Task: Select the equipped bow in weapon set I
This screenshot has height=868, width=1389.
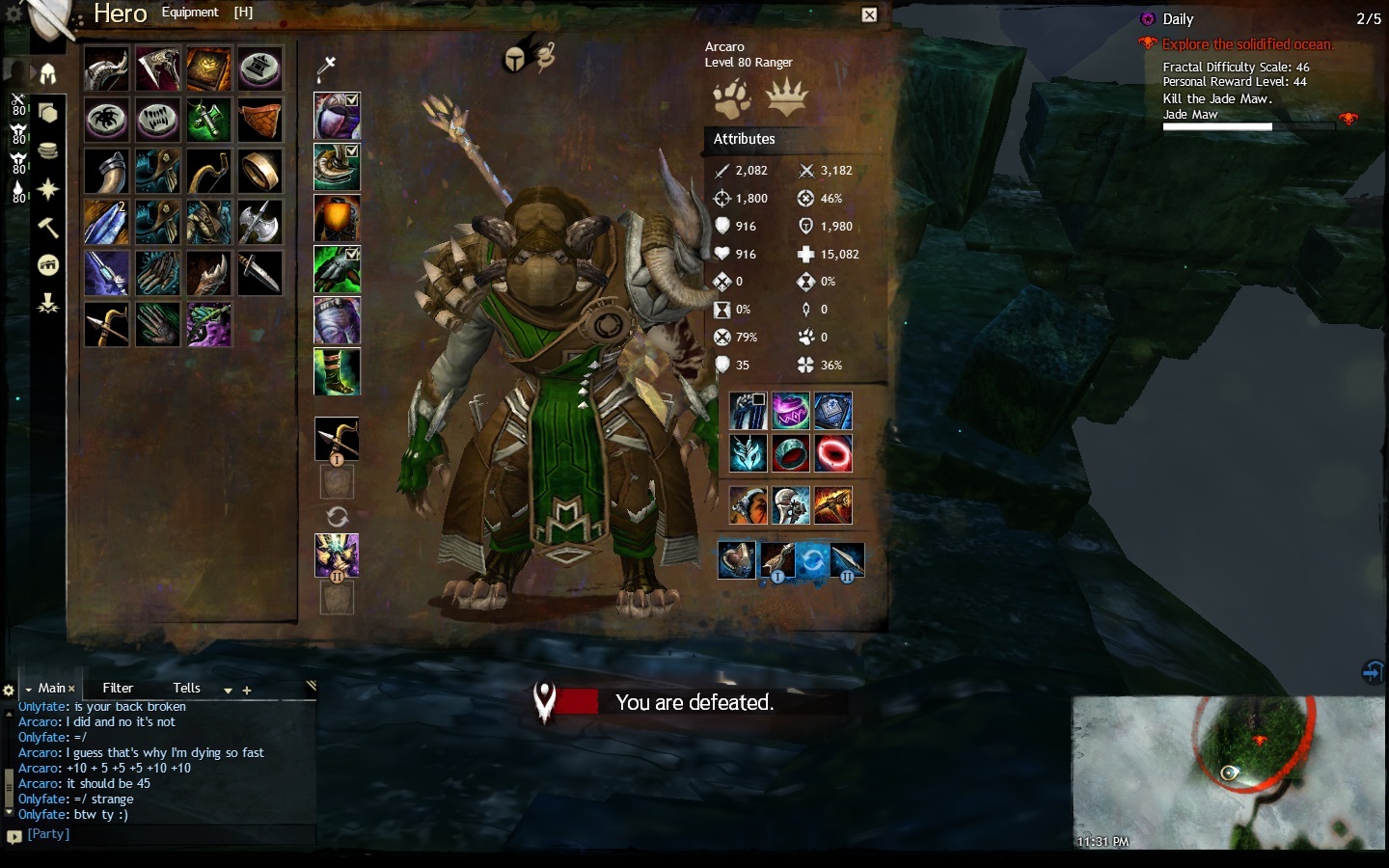Action: (x=337, y=439)
